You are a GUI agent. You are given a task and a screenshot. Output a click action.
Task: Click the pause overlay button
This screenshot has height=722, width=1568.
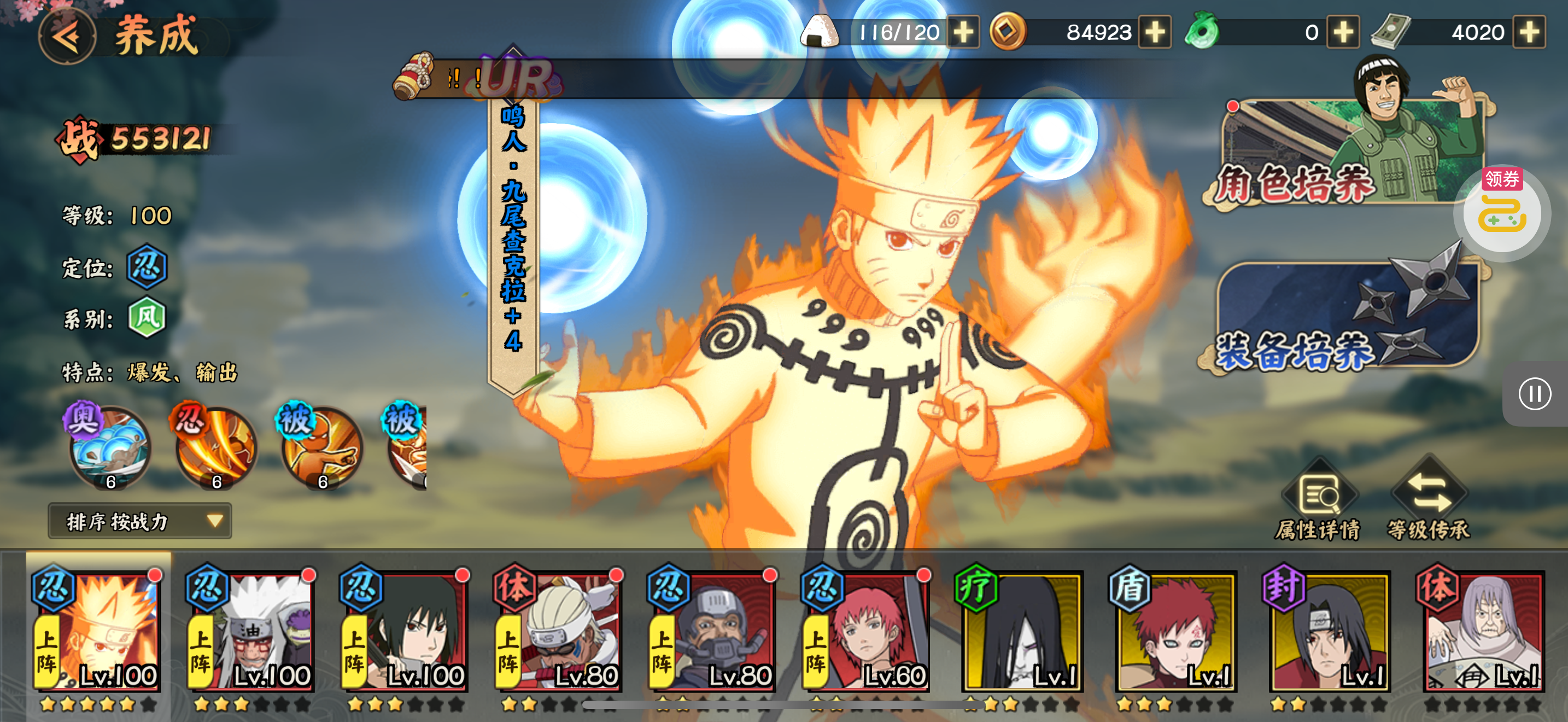point(1534,394)
